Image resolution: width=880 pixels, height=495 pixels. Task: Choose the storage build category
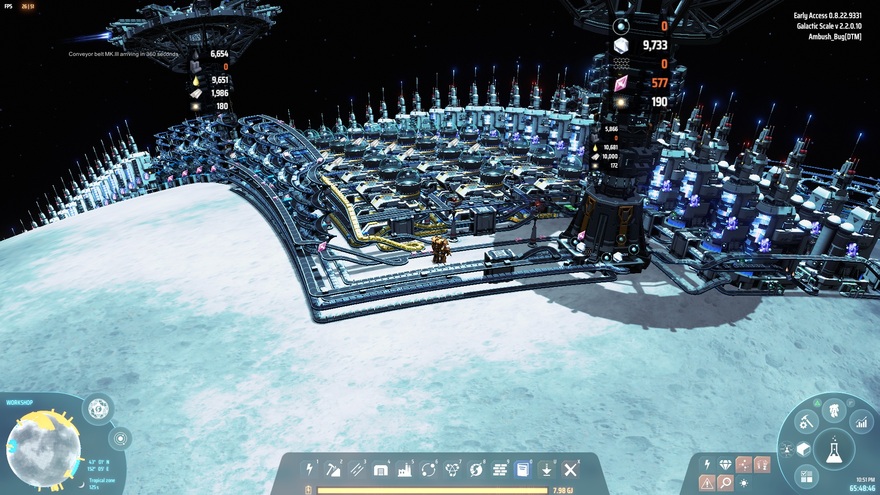381,469
